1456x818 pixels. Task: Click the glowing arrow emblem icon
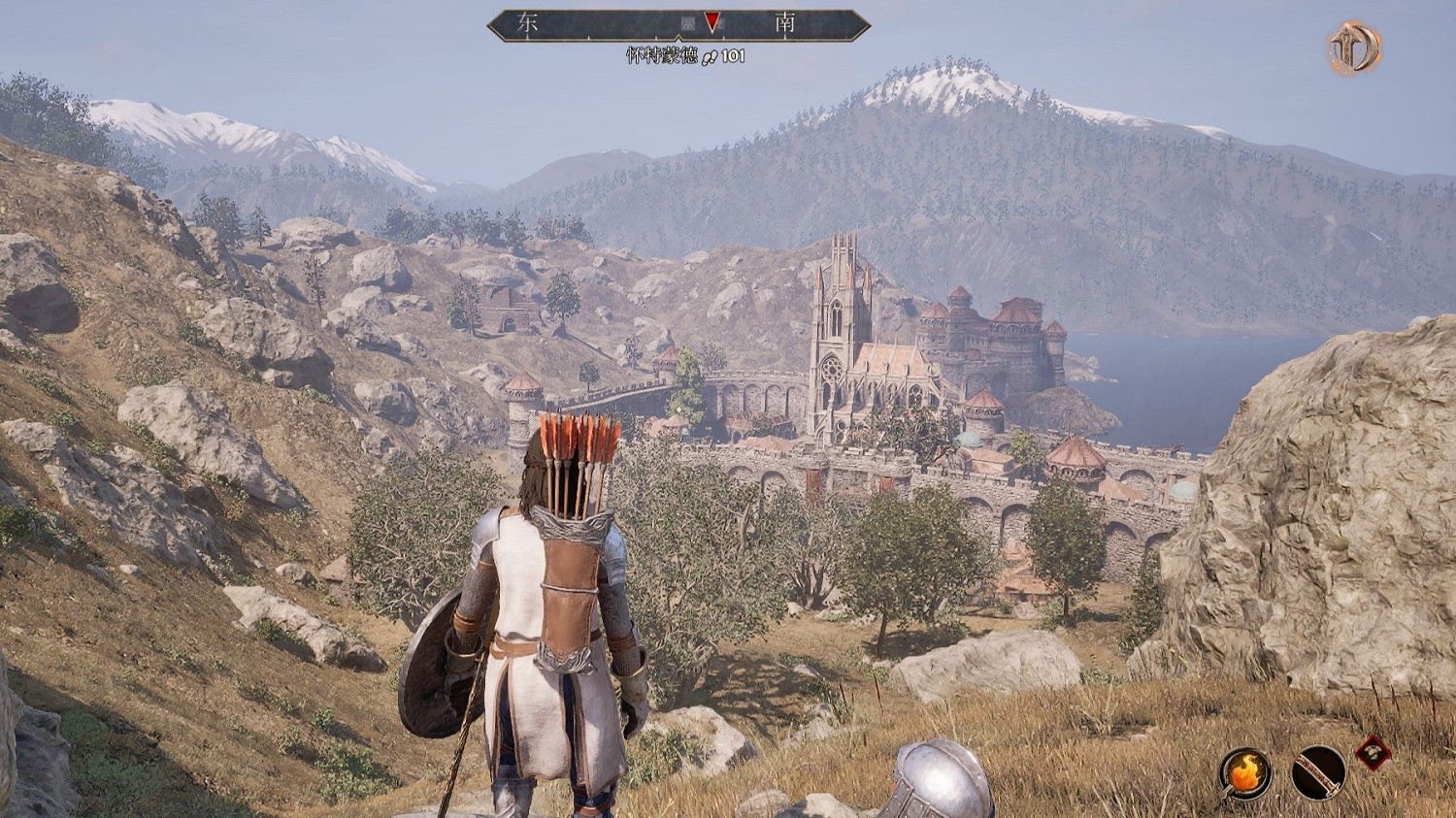point(1354,47)
